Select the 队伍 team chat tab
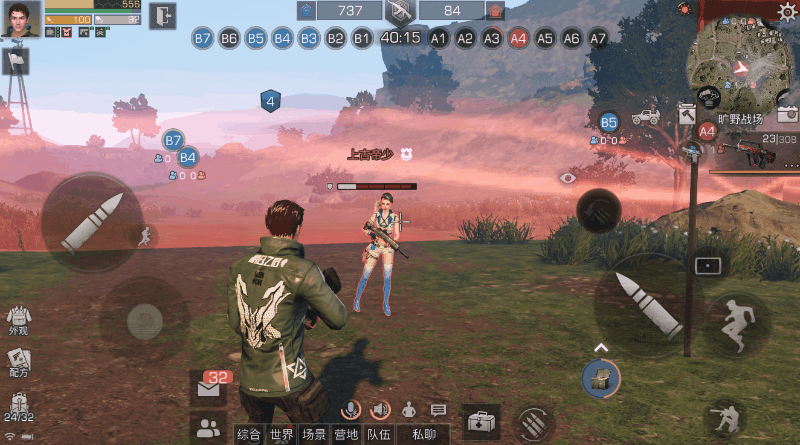 pyautogui.click(x=377, y=434)
